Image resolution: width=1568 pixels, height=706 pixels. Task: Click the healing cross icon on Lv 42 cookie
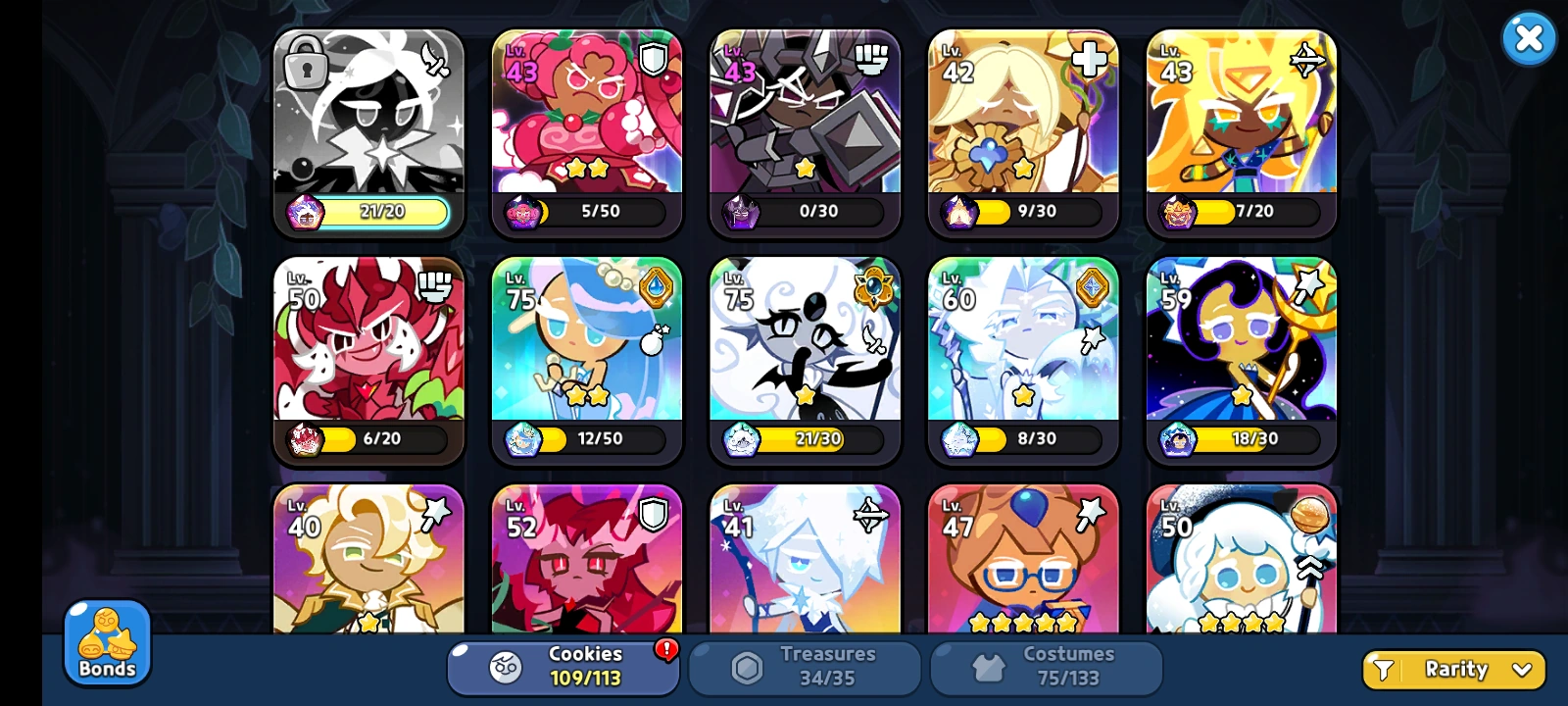click(x=1089, y=59)
